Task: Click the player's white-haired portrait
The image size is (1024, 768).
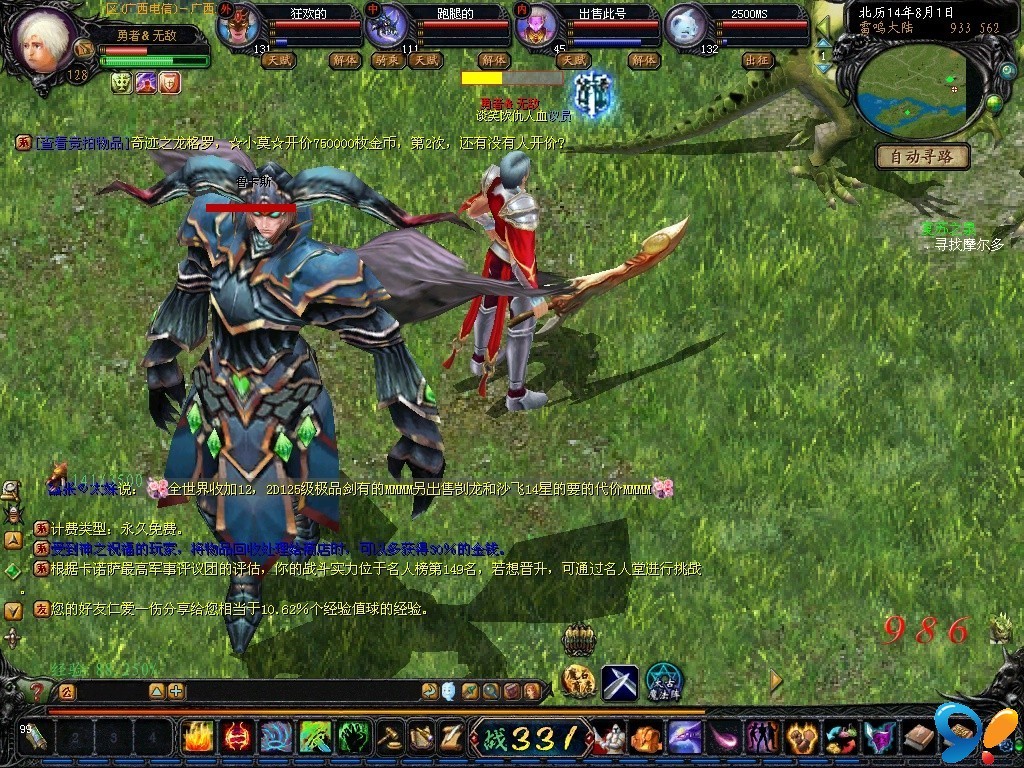Action: click(x=40, y=40)
